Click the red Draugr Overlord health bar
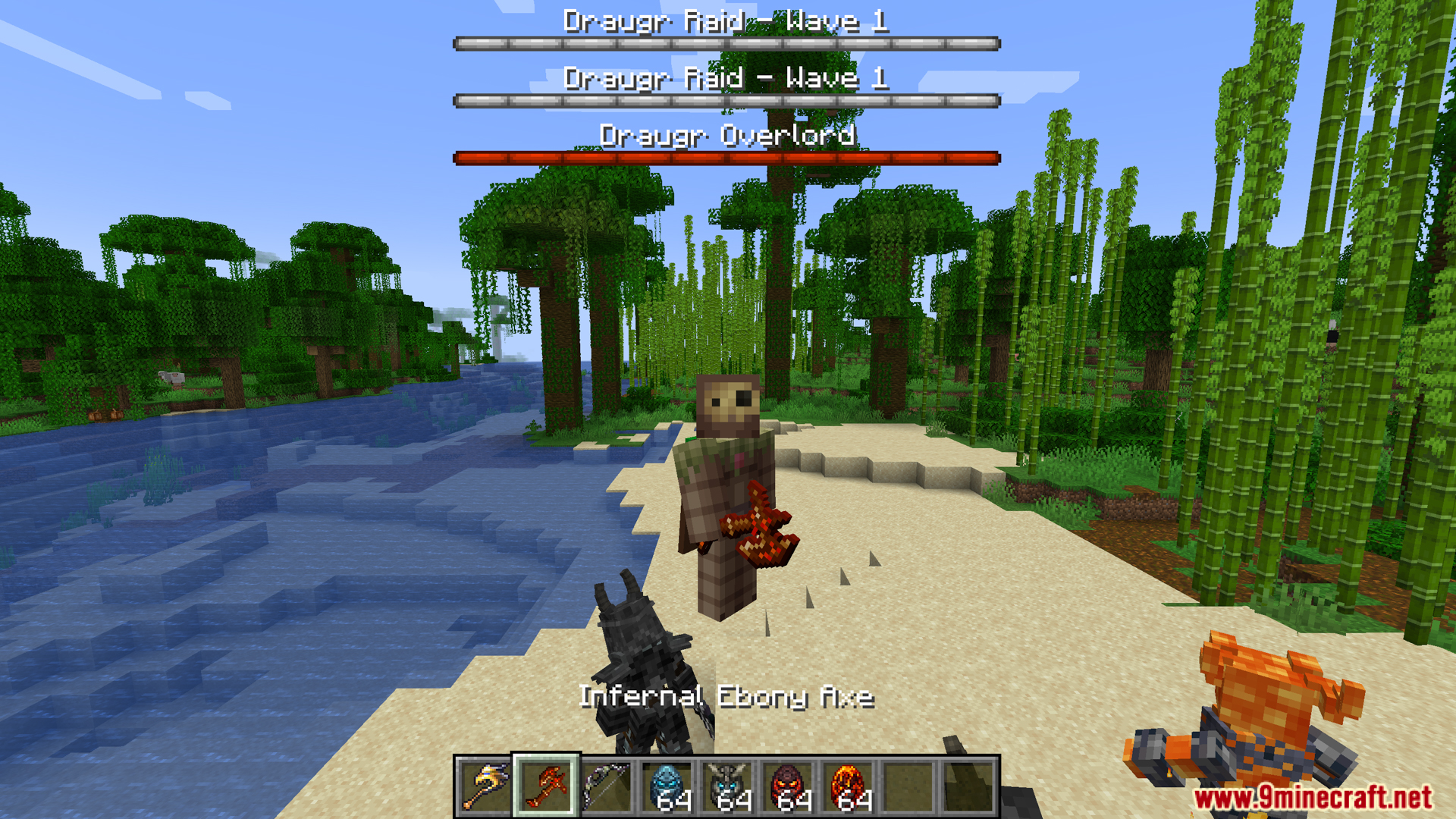The height and width of the screenshot is (819, 1456). (726, 157)
